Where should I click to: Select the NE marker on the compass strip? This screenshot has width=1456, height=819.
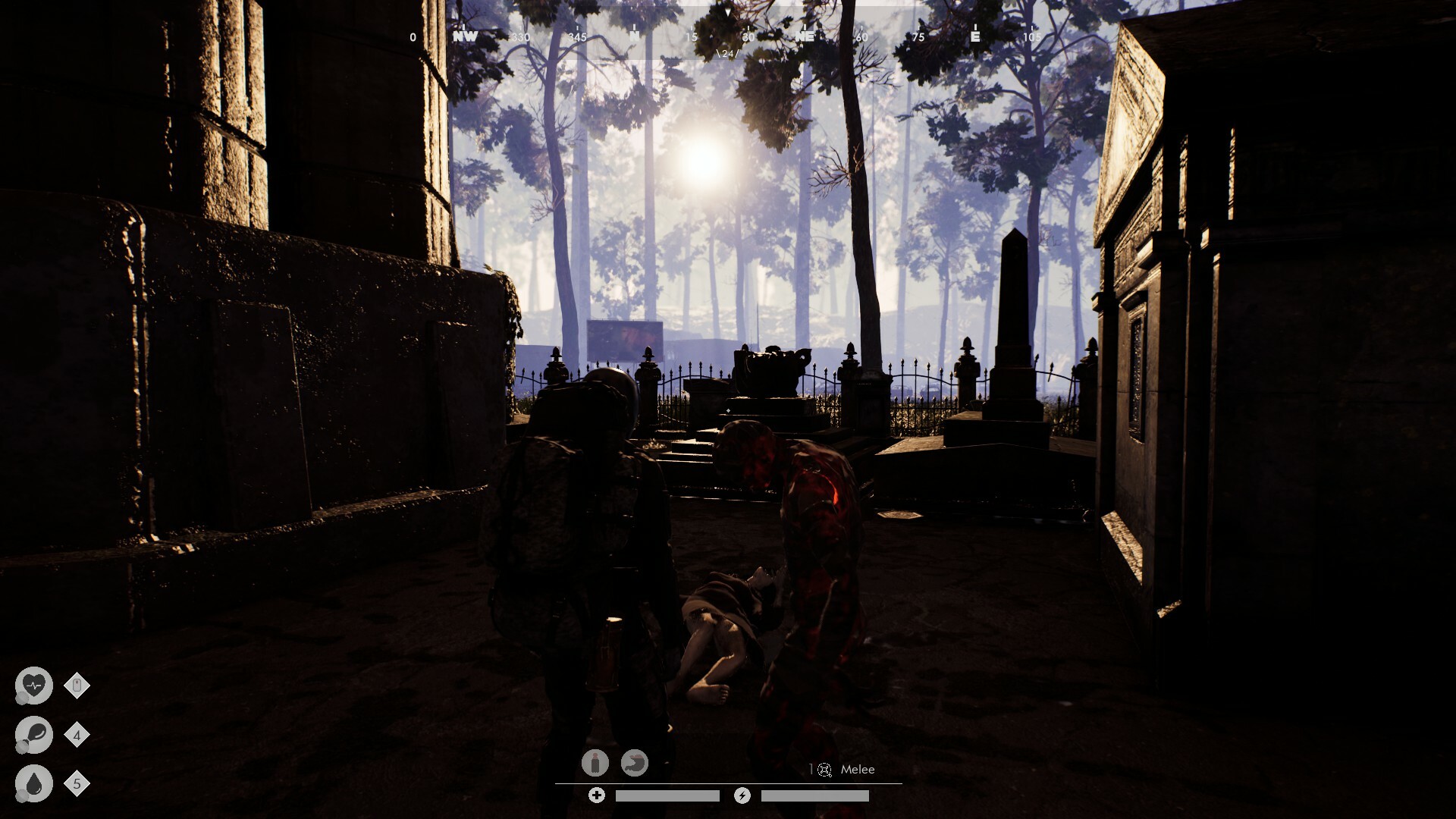tap(805, 35)
